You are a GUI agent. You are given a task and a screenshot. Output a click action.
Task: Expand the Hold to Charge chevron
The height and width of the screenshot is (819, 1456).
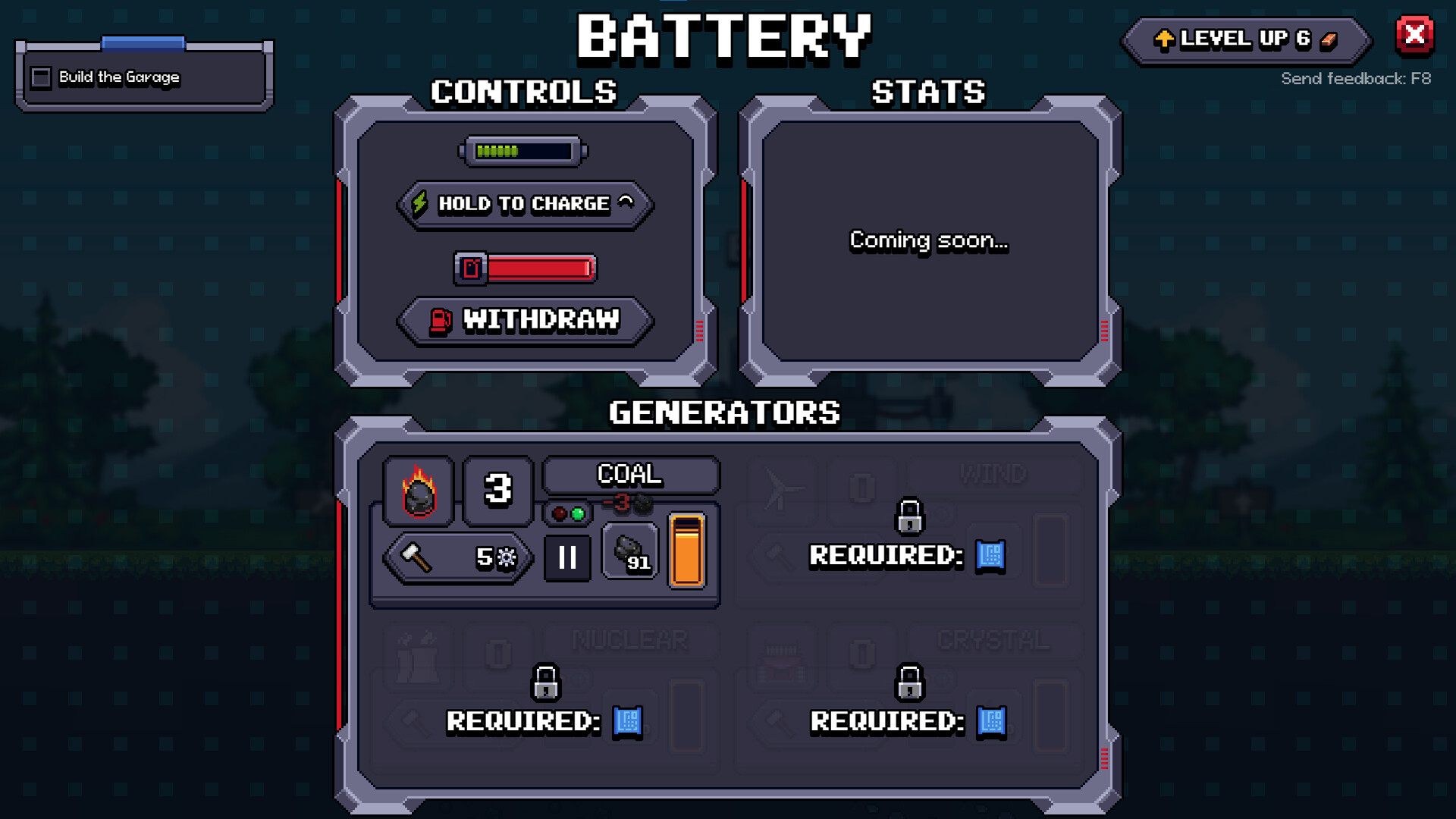click(626, 202)
